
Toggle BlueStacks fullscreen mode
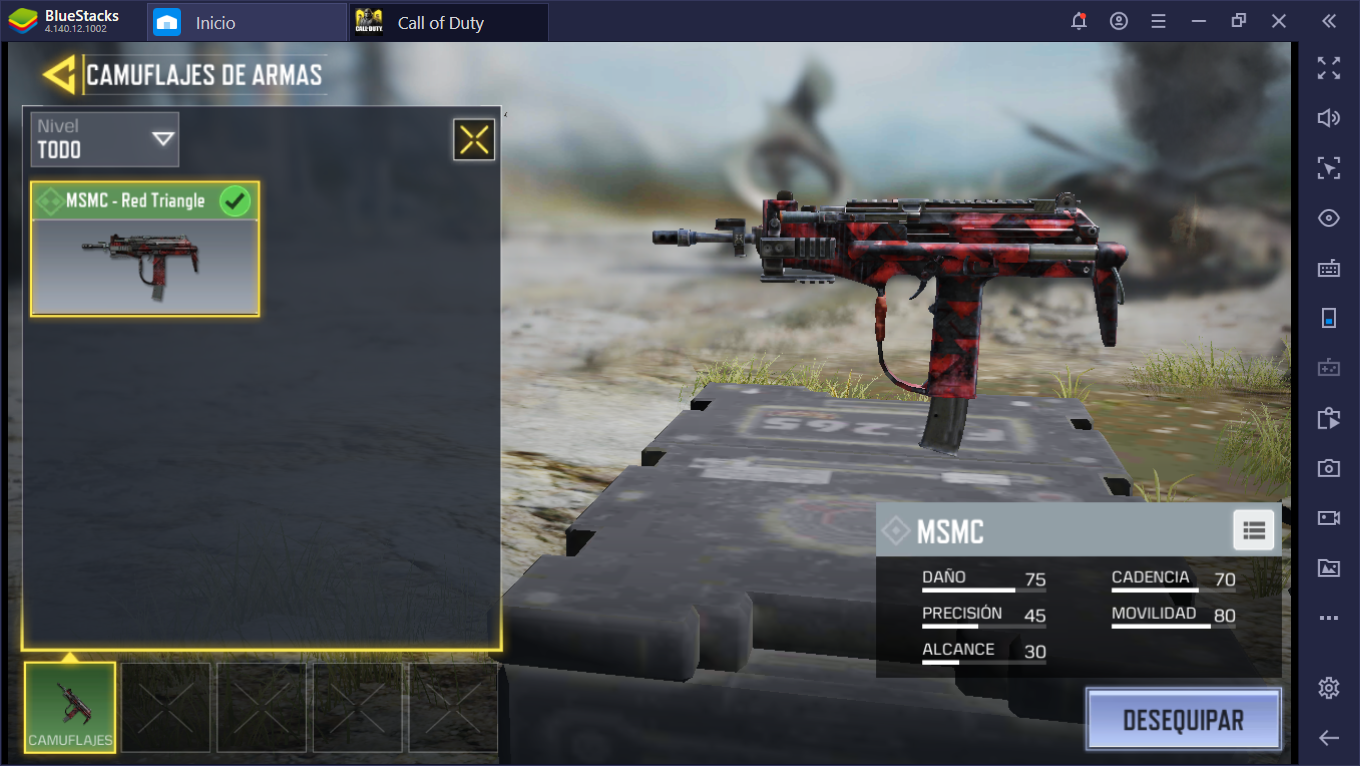coord(1328,68)
